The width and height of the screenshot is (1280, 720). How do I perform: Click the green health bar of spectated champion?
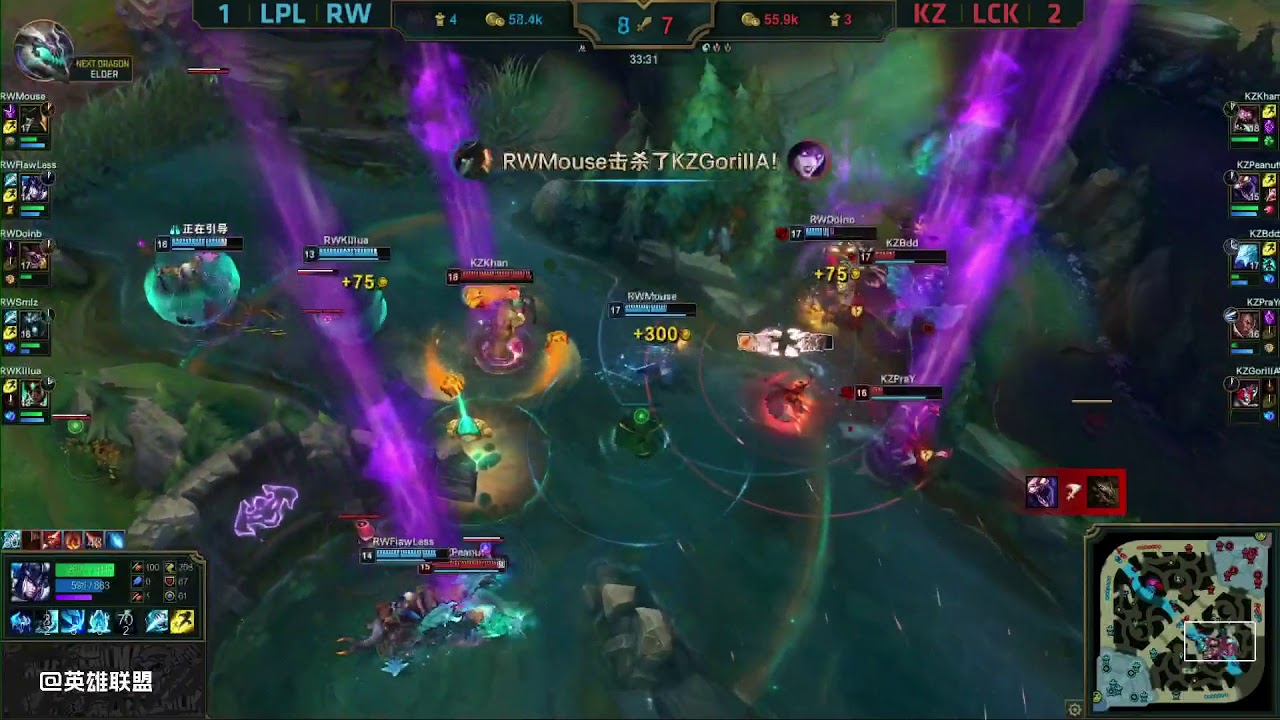coord(83,570)
